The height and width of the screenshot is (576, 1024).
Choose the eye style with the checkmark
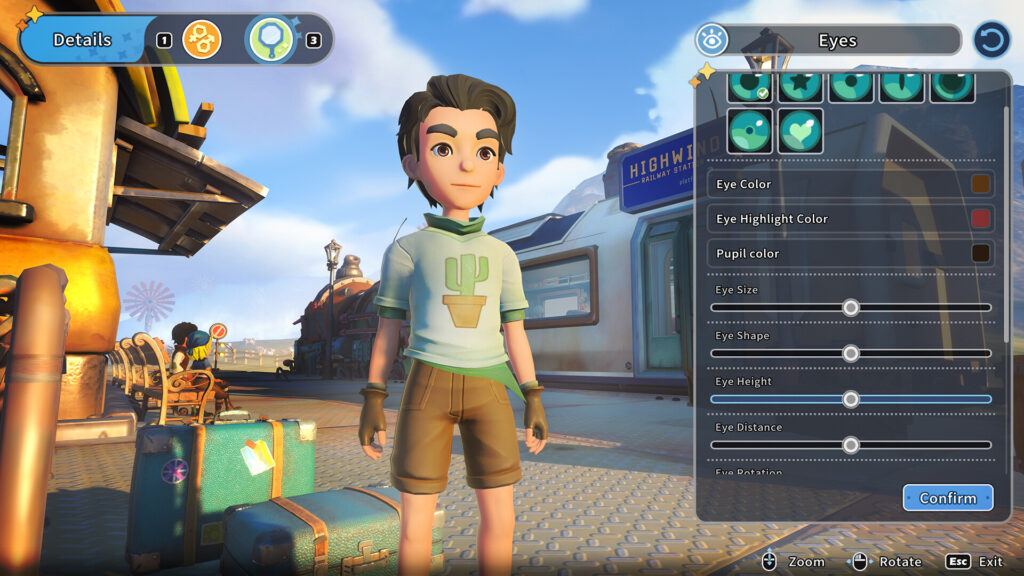tap(750, 86)
